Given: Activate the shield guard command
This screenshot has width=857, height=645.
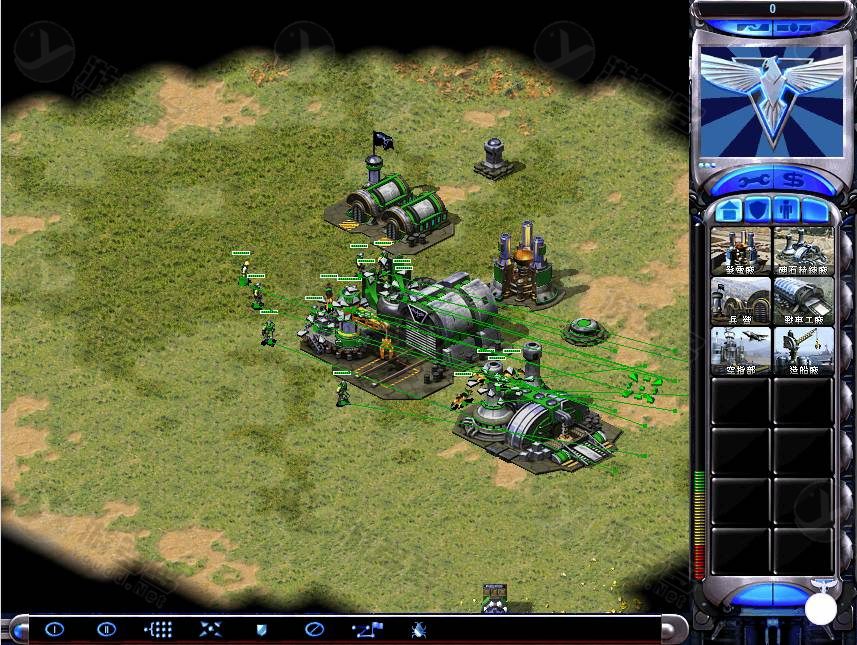Looking at the screenshot, I should tap(261, 629).
